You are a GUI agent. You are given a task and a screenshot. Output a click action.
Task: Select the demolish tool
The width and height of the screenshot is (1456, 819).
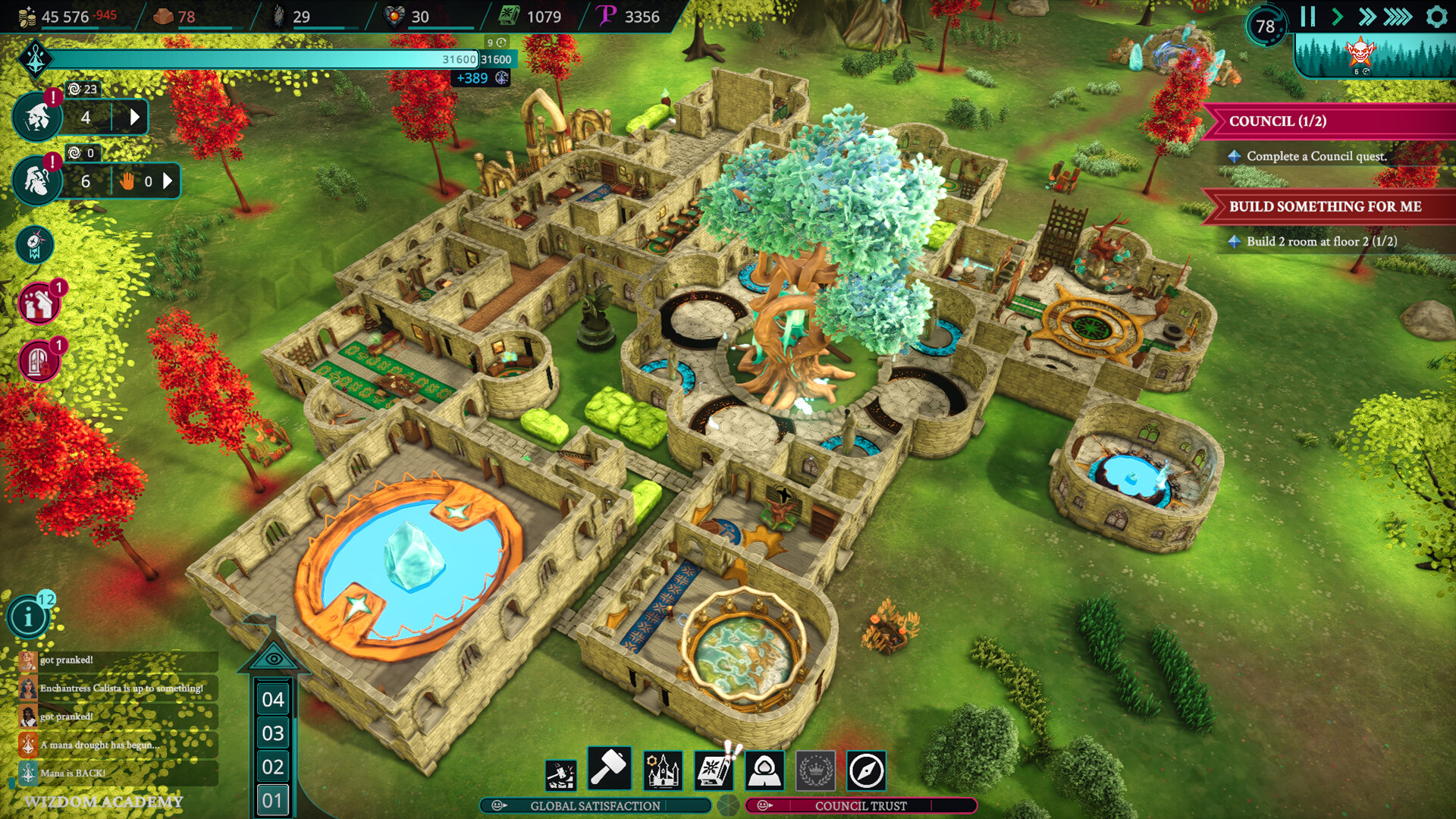[x=560, y=773]
